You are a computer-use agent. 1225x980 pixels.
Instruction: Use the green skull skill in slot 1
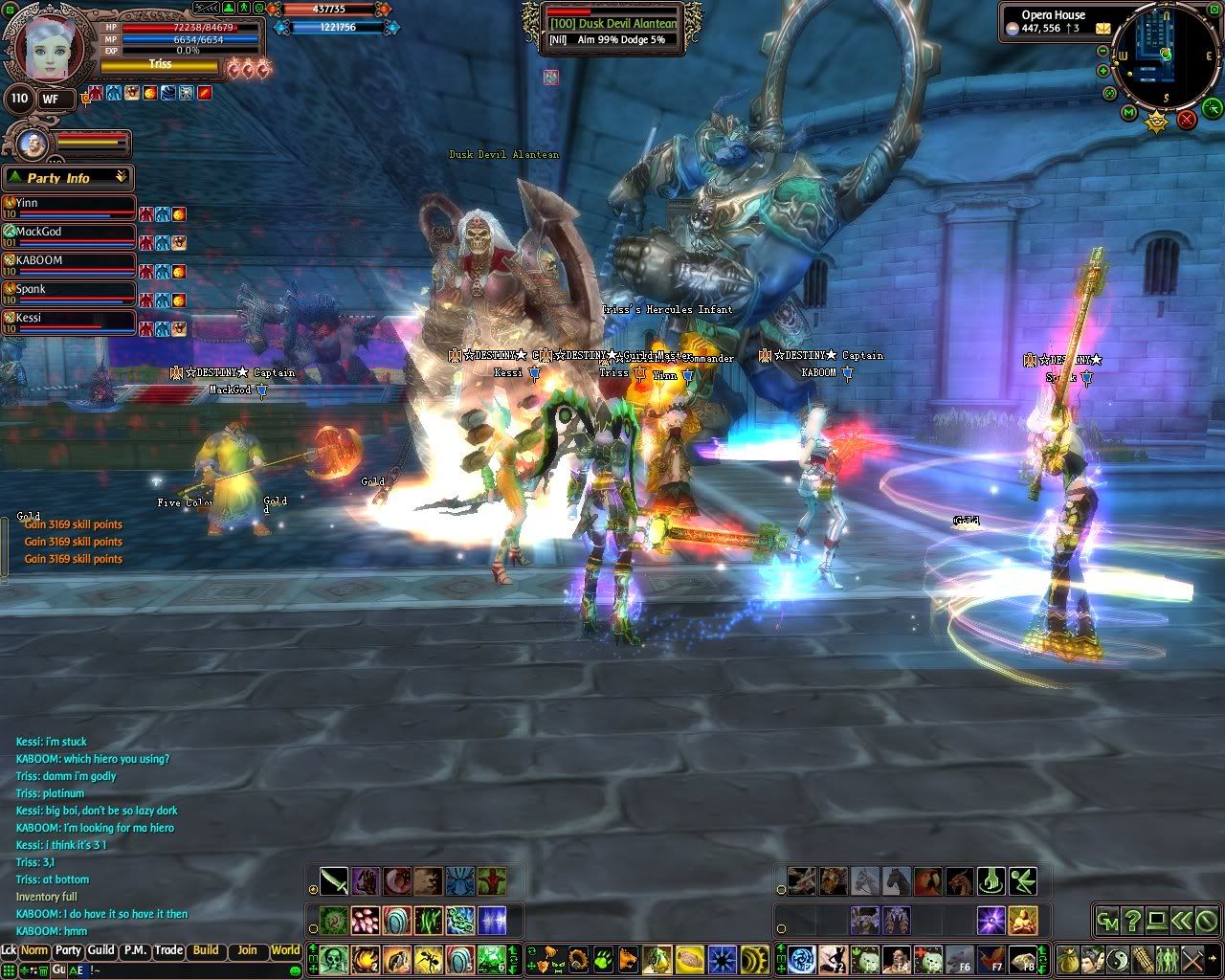coord(333,958)
